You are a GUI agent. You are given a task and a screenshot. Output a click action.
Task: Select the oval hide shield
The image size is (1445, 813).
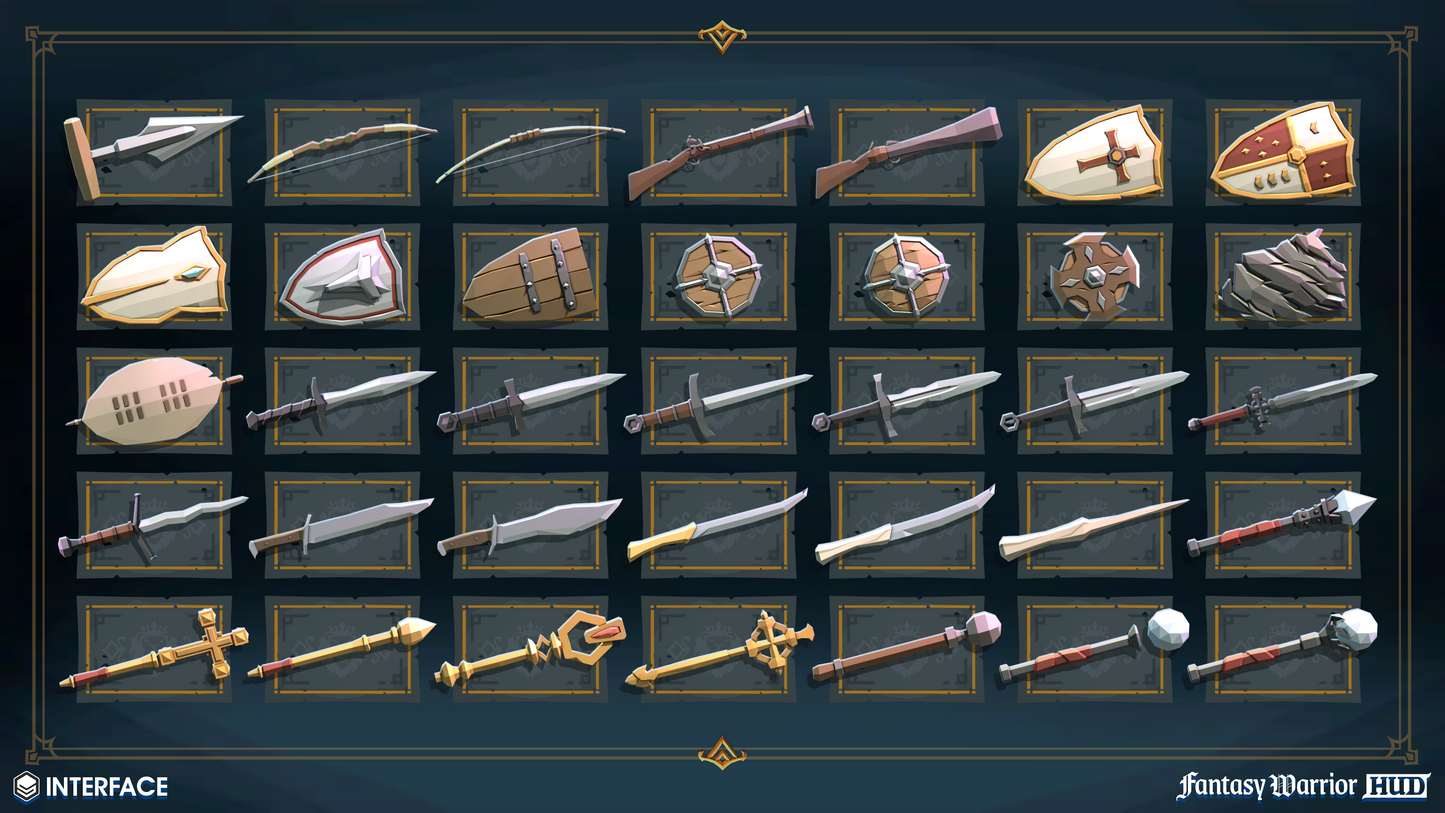click(154, 400)
